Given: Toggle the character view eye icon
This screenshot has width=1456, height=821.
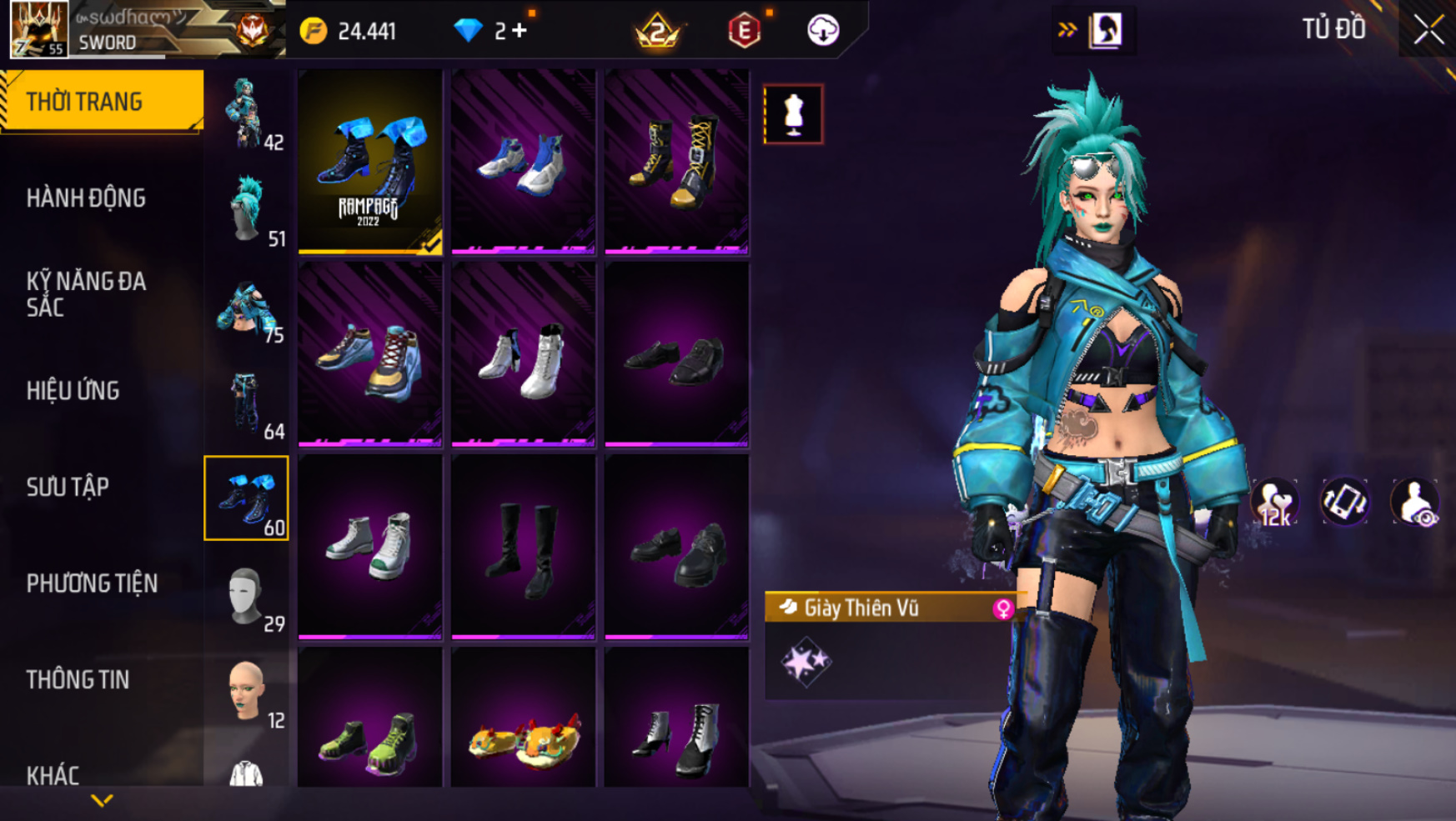Looking at the screenshot, I should pyautogui.click(x=1414, y=503).
